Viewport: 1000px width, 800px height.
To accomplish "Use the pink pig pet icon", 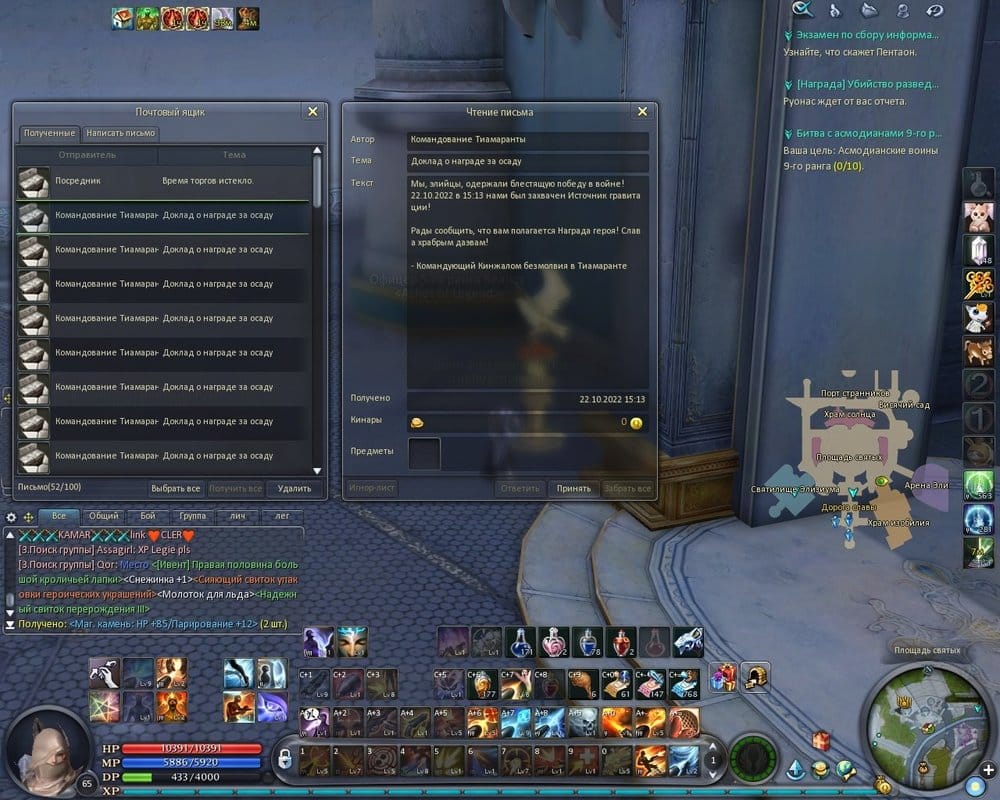I will click(x=977, y=215).
